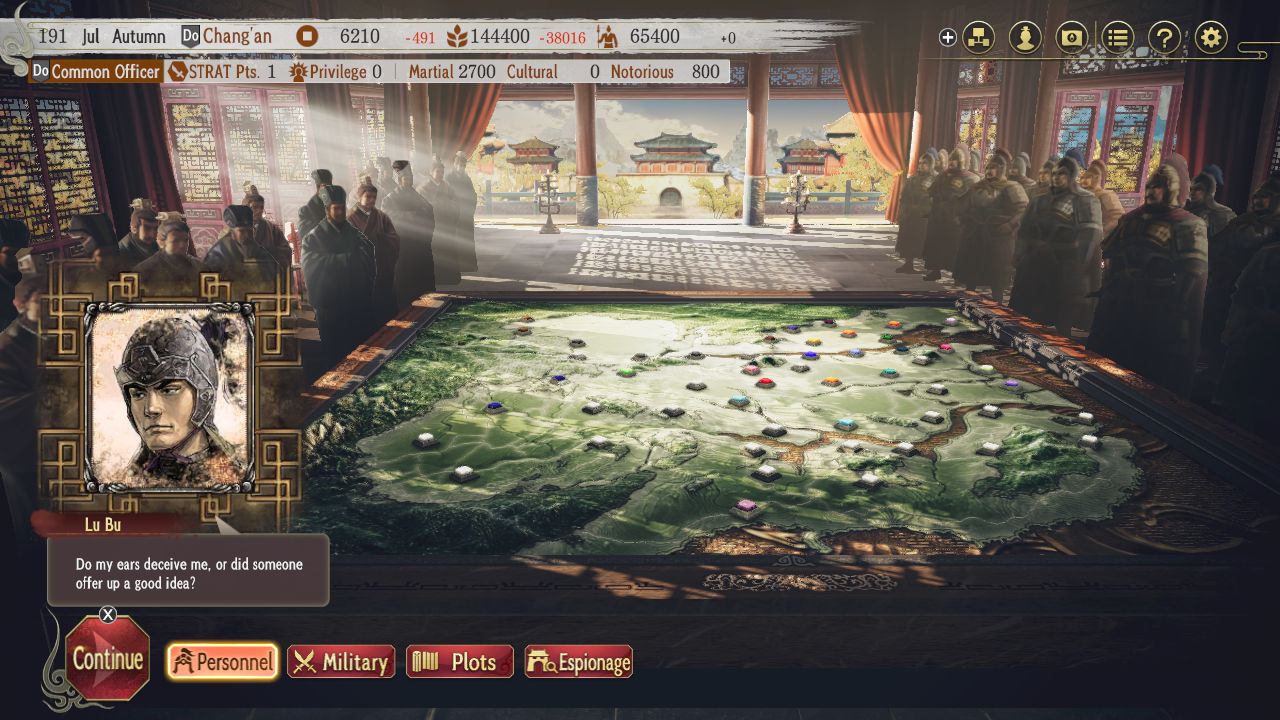Open the settings gear menu
1280x720 pixels.
1211,36
